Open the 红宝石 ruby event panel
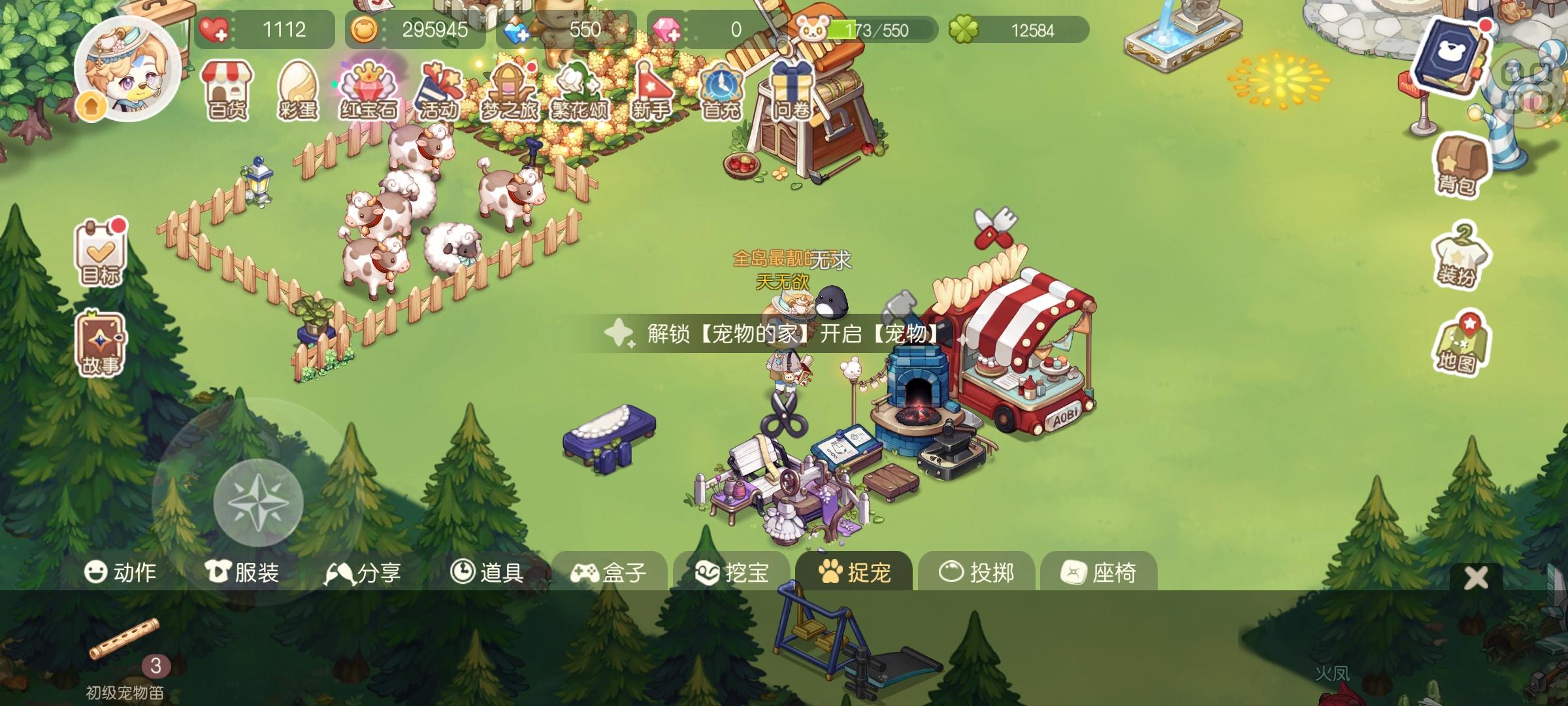1568x706 pixels. point(369,90)
